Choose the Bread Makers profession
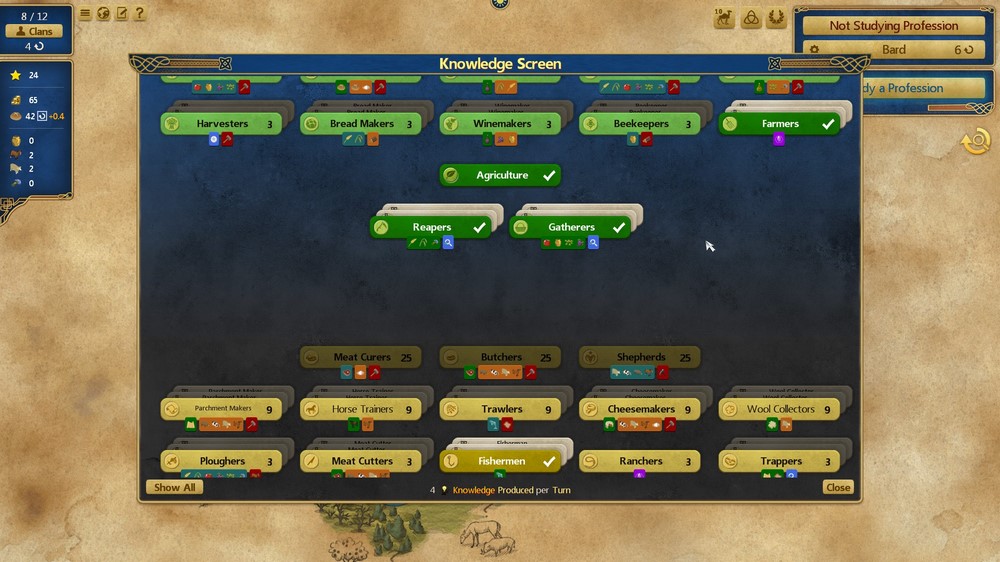Image resolution: width=1000 pixels, height=562 pixels. click(361, 124)
